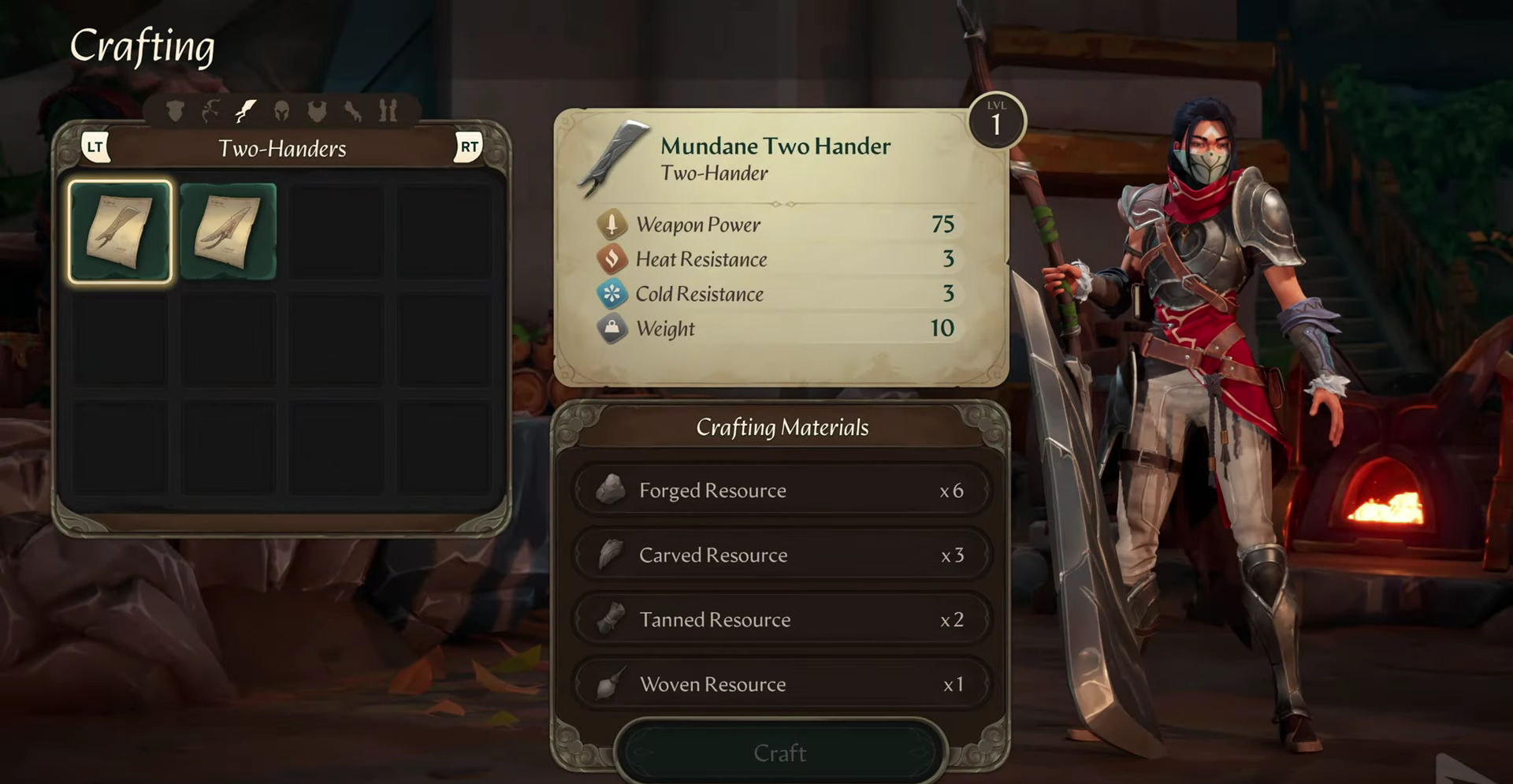Switch to the helmet category tab
Viewport: 1513px width, 784px height.
coord(281,111)
